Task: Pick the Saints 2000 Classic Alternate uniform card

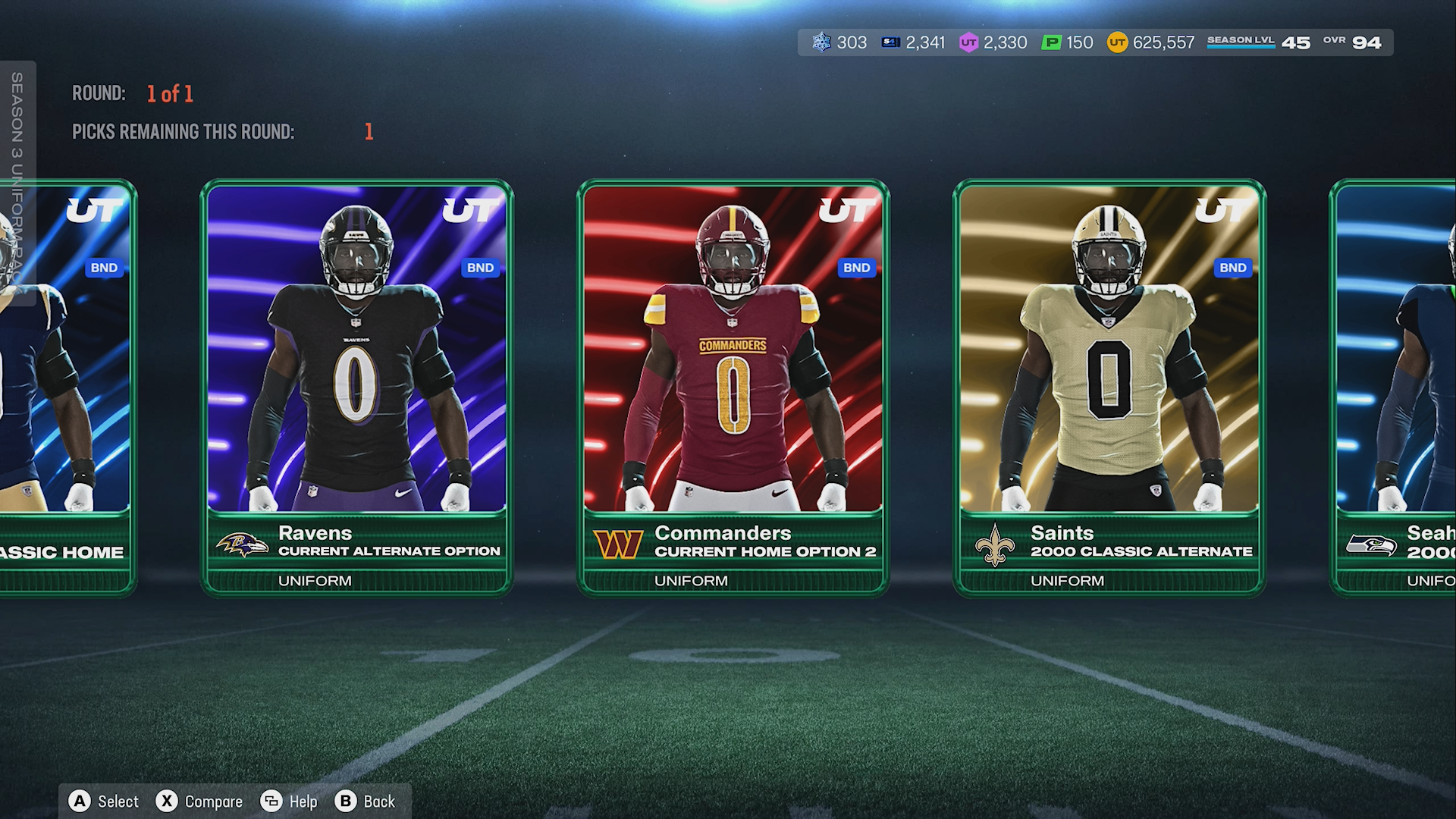Action: click(x=1109, y=387)
